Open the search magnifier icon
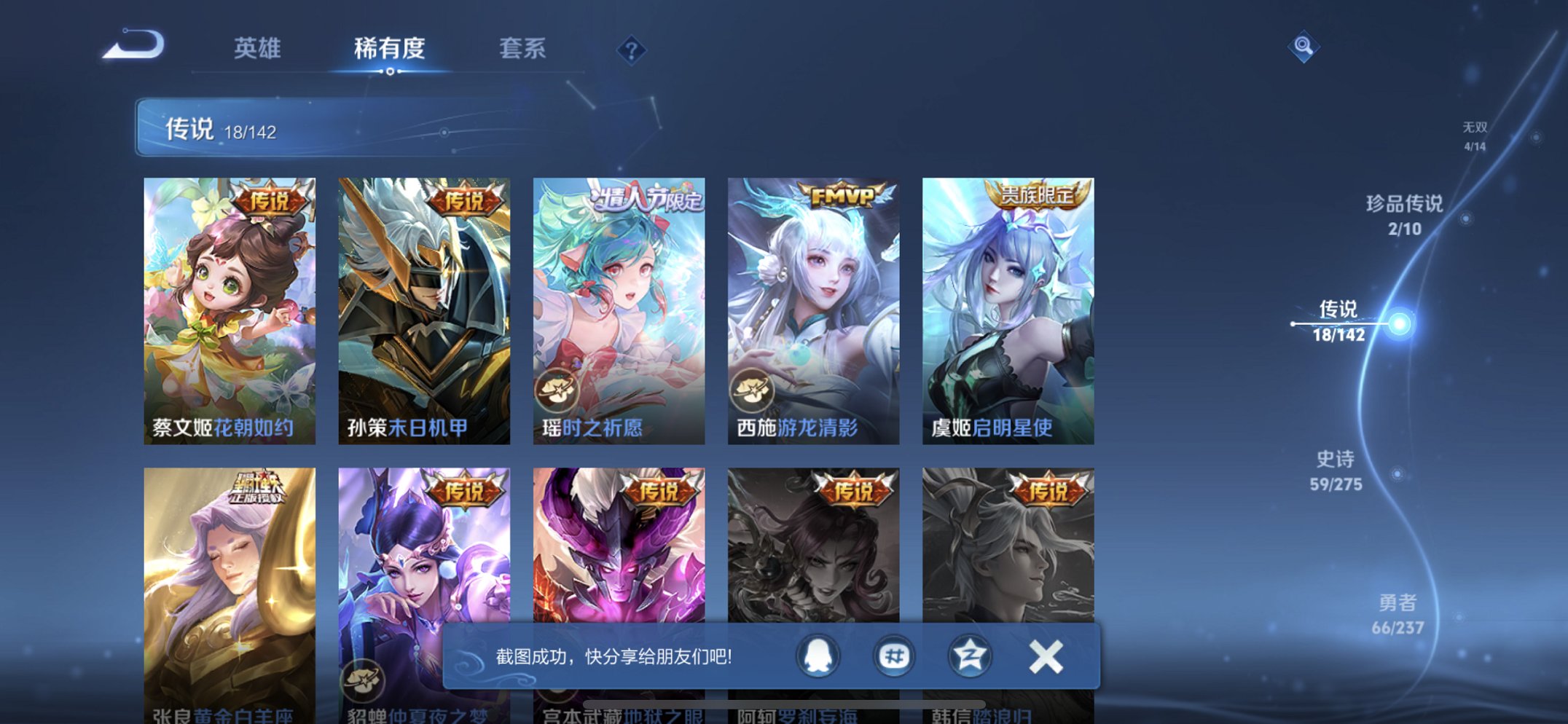This screenshot has height=724, width=1568. tap(1306, 46)
